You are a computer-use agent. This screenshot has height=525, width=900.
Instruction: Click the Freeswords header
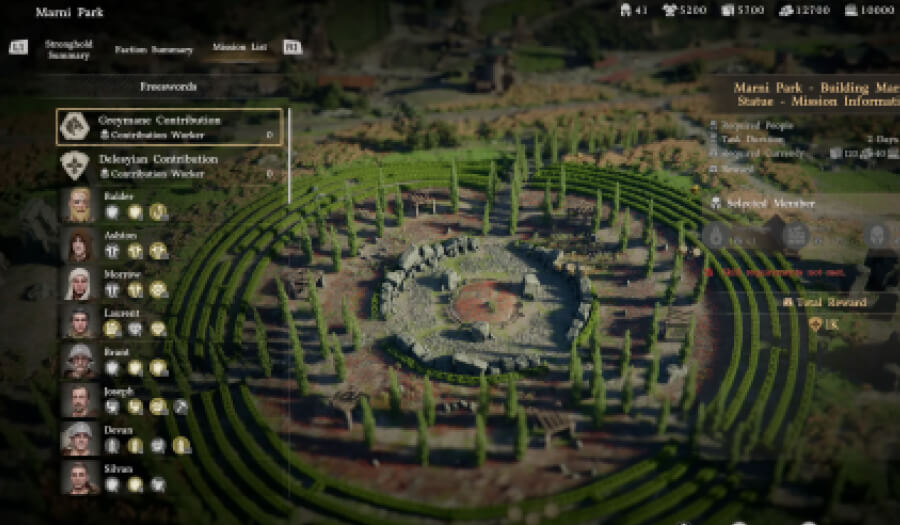(x=168, y=88)
